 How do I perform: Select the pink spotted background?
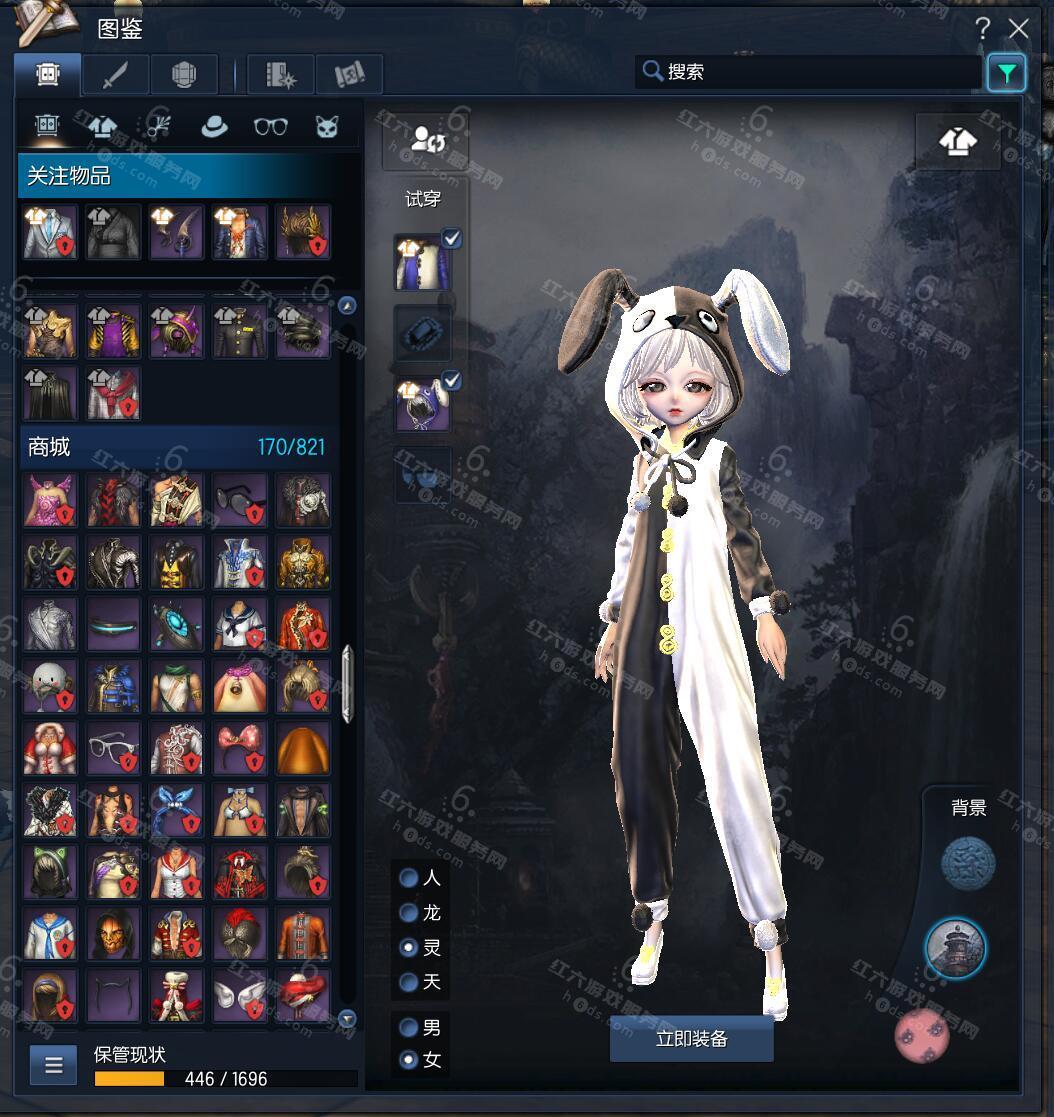(921, 1035)
